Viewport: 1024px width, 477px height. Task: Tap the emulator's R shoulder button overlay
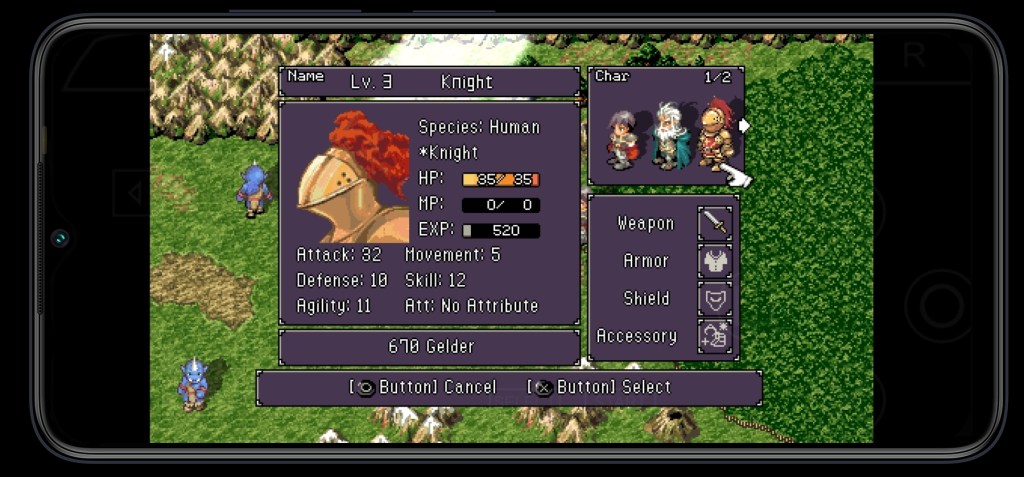914,57
